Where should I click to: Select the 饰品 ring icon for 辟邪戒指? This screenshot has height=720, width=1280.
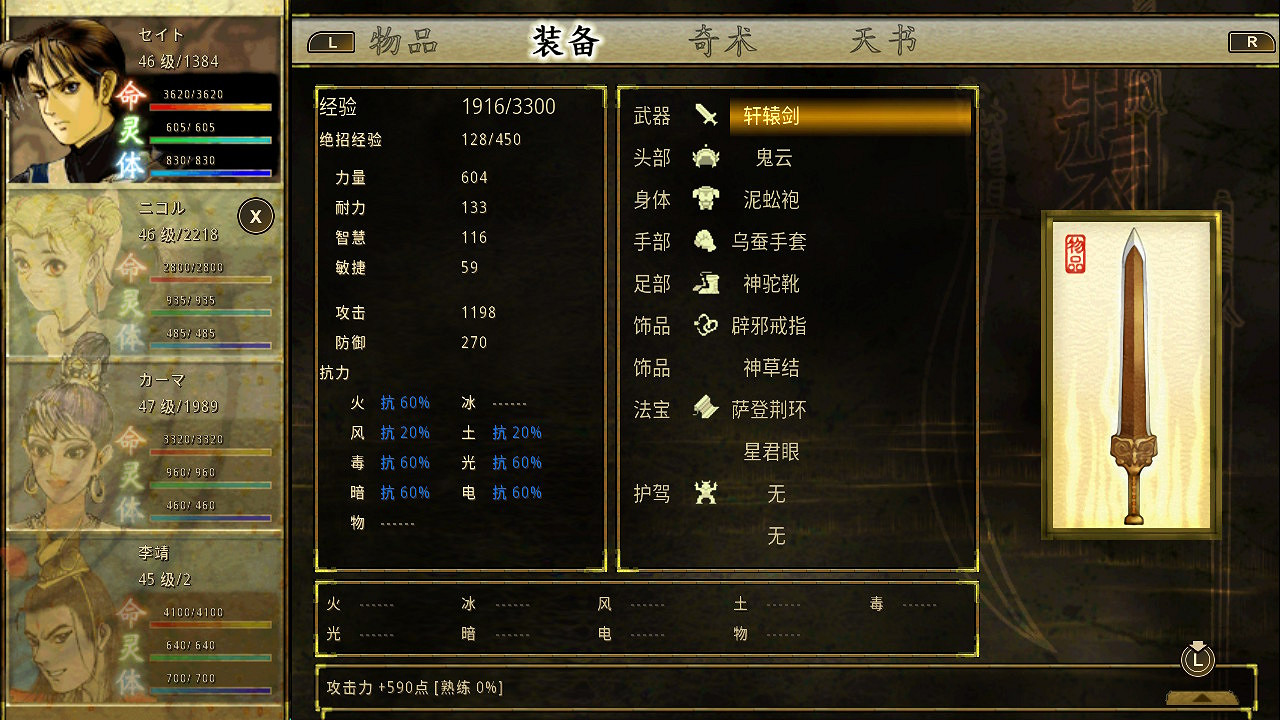coord(707,325)
